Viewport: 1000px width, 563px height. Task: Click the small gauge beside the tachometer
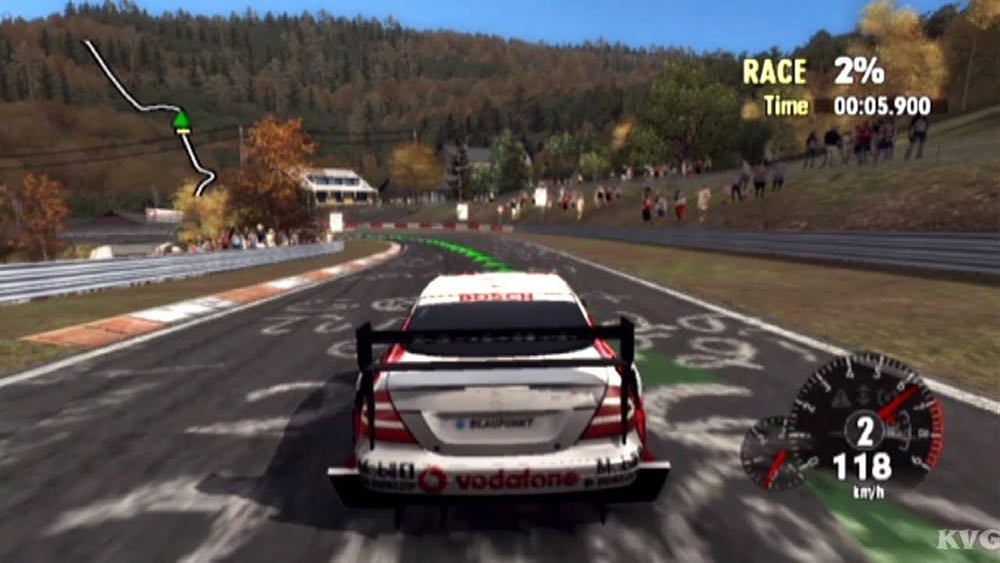pyautogui.click(x=771, y=453)
